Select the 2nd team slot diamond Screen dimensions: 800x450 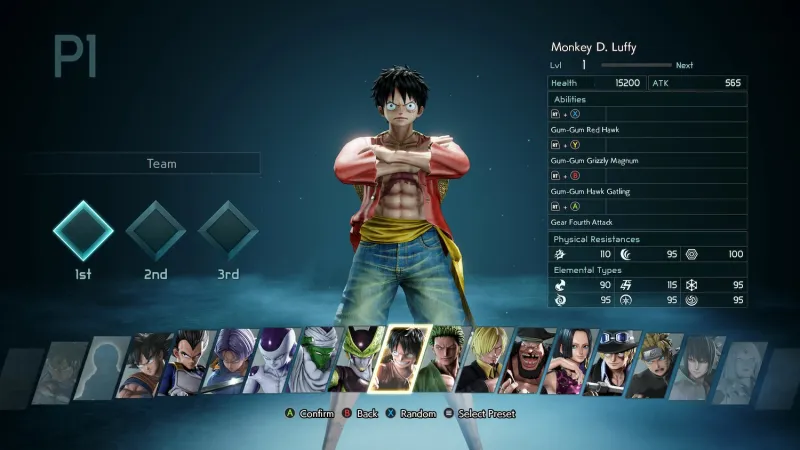point(156,231)
